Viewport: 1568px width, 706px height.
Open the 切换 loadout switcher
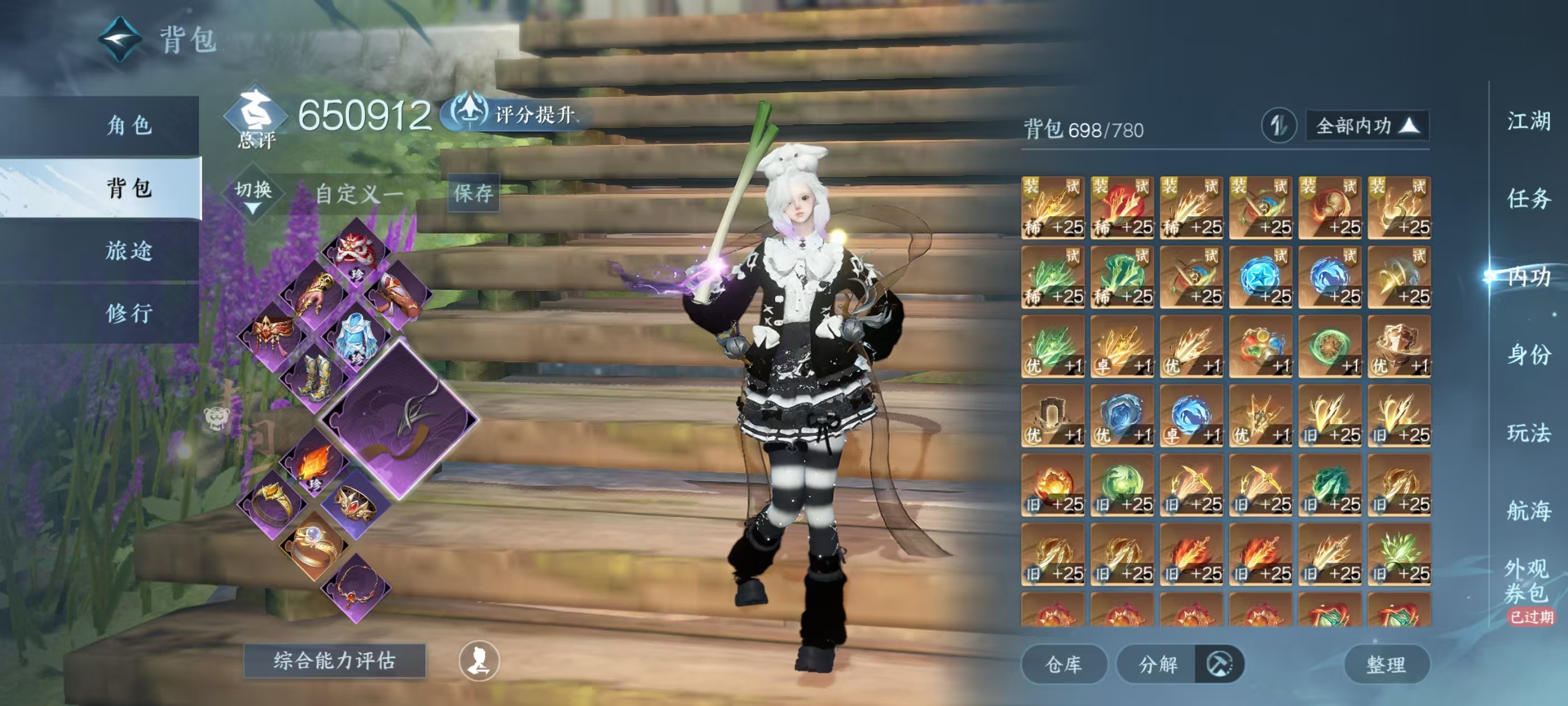tap(253, 194)
